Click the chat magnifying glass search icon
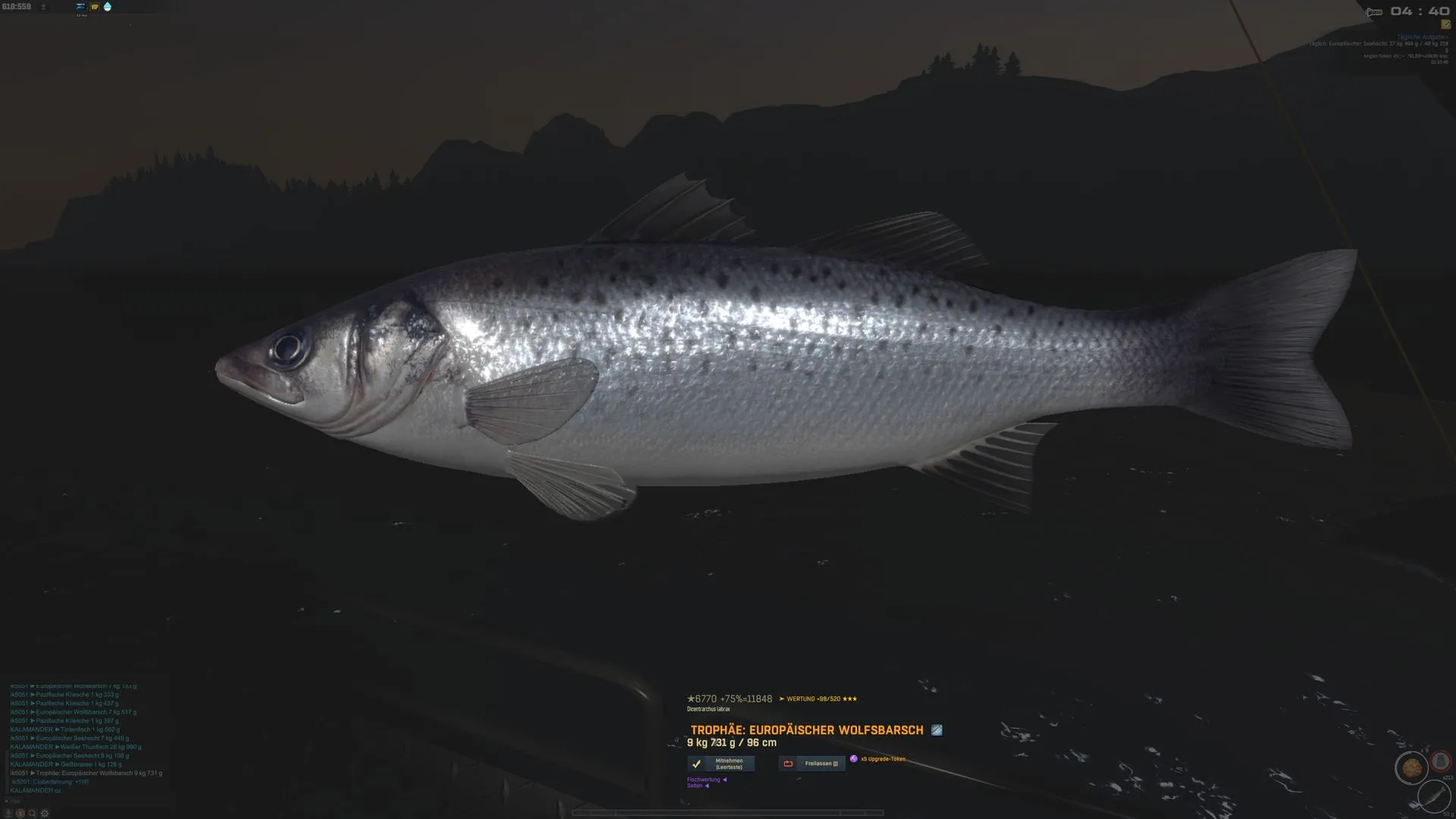This screenshot has height=819, width=1456. point(32,814)
